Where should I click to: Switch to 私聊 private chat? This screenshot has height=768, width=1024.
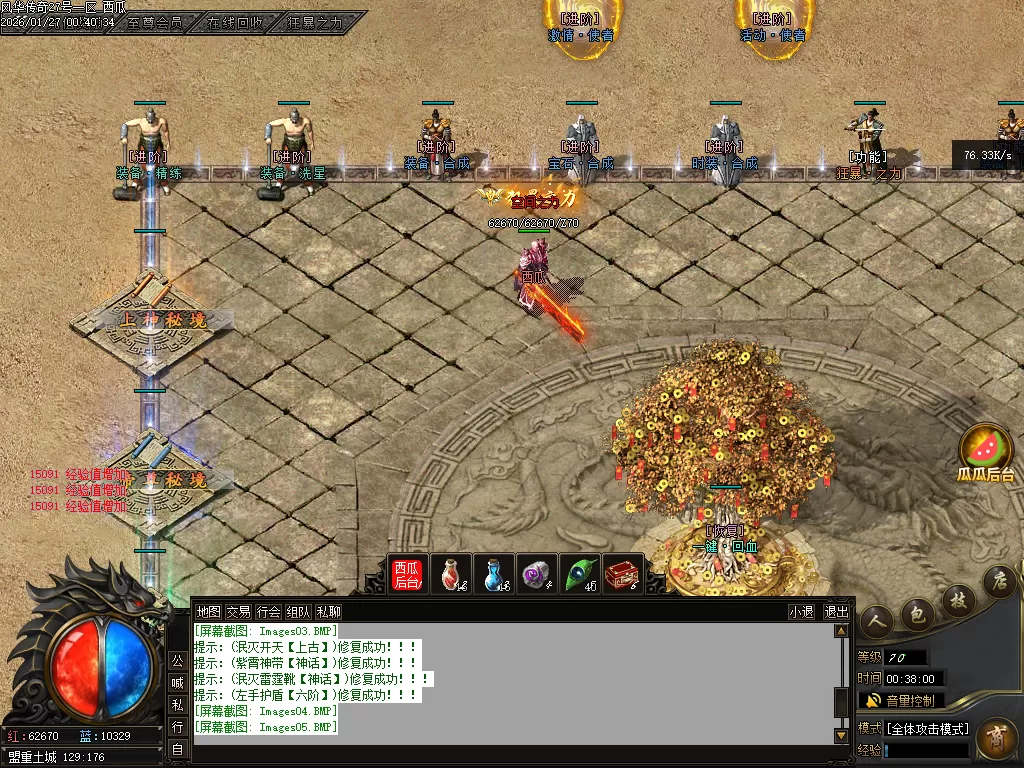[x=328, y=612]
